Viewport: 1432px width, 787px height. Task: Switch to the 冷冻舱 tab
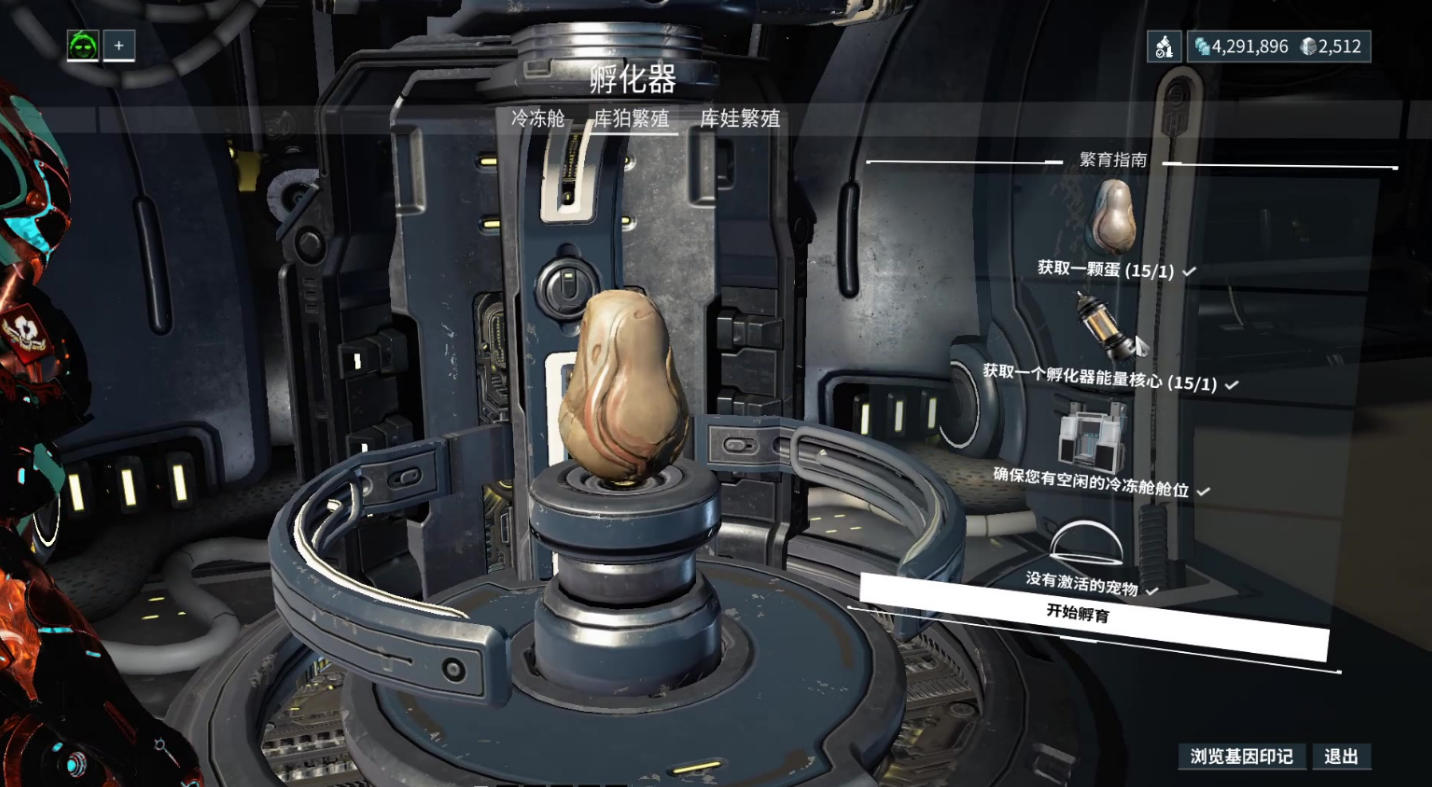(x=538, y=119)
